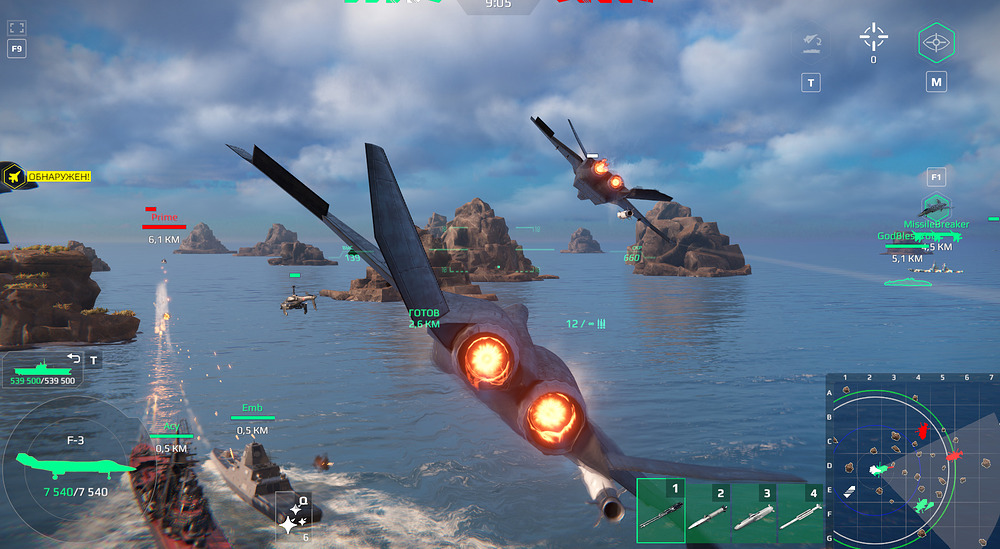Toggle the fullscreen corners icon
This screenshot has width=1000, height=549.
pos(16,27)
